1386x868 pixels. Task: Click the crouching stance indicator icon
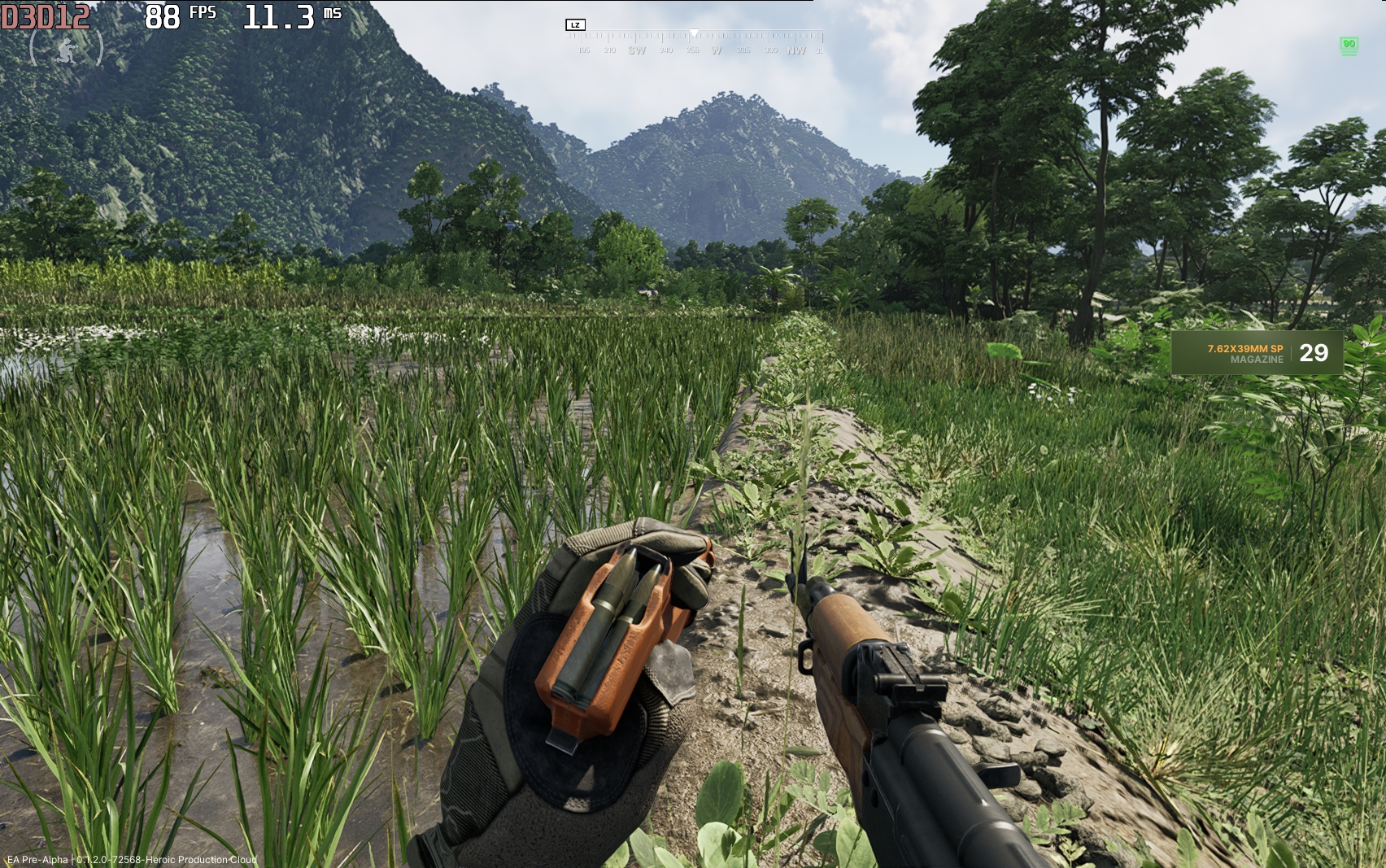(x=67, y=50)
